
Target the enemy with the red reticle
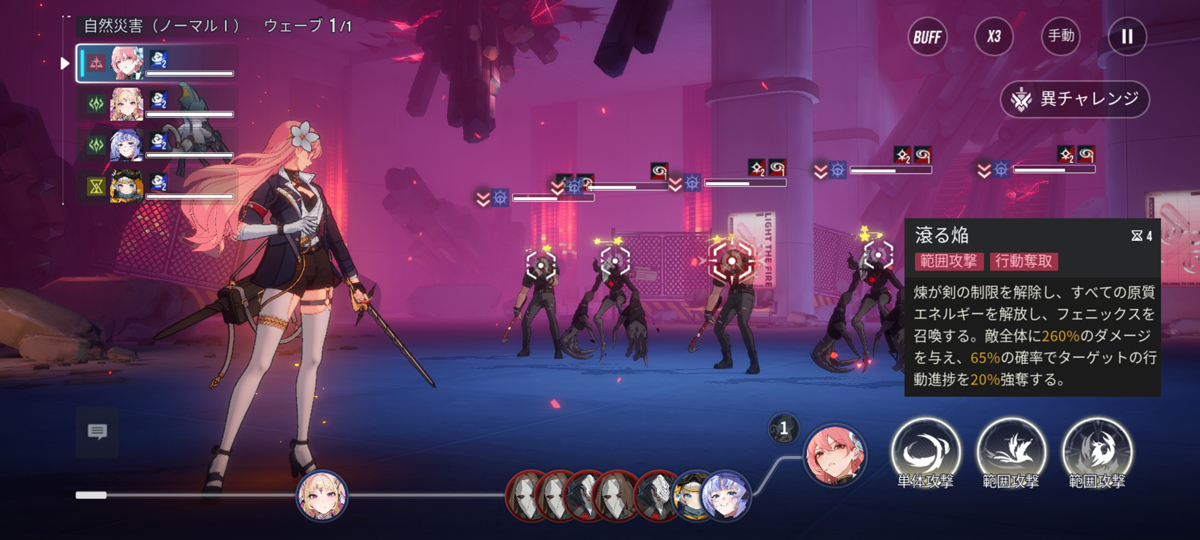732,262
